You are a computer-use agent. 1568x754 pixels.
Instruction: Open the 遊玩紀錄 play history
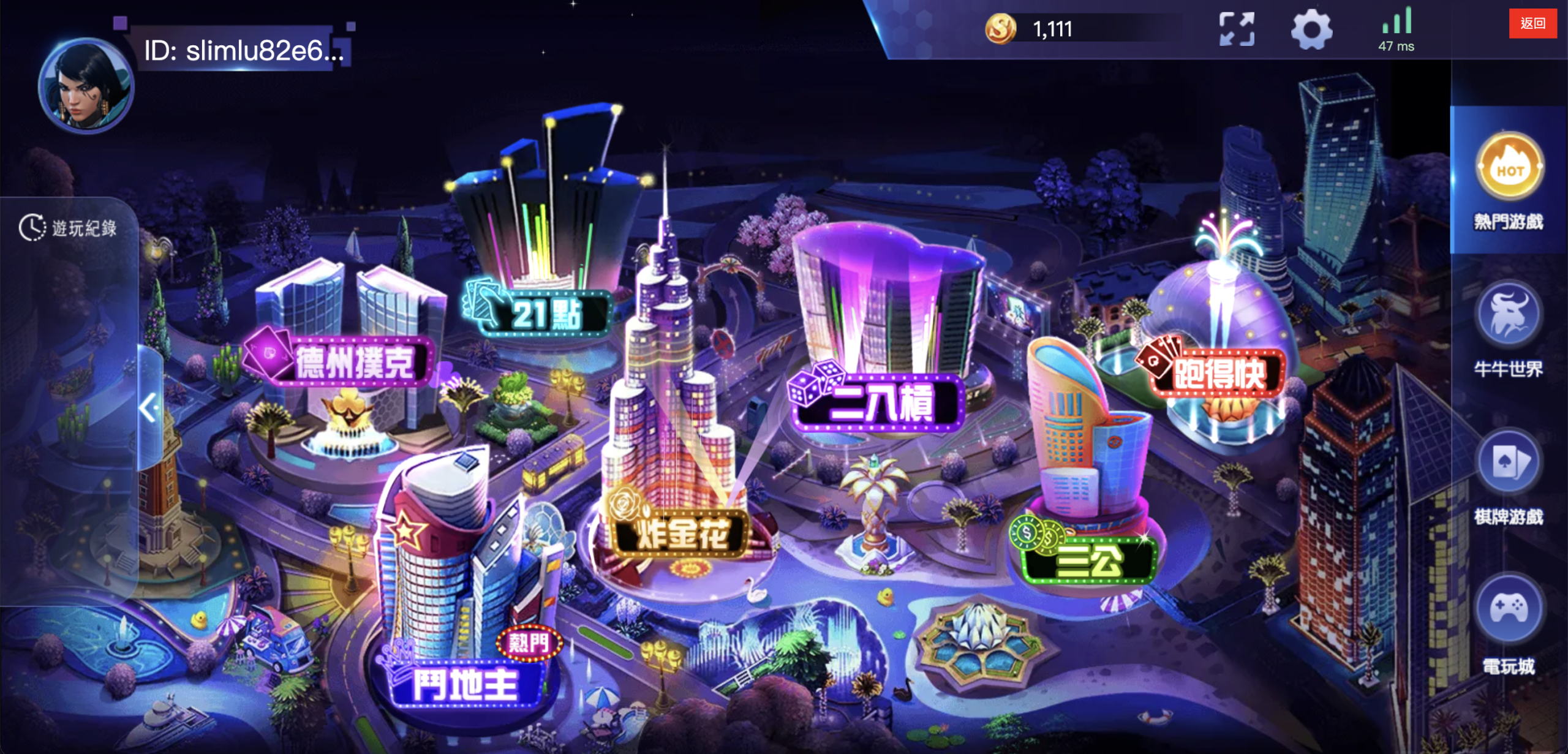click(x=69, y=228)
